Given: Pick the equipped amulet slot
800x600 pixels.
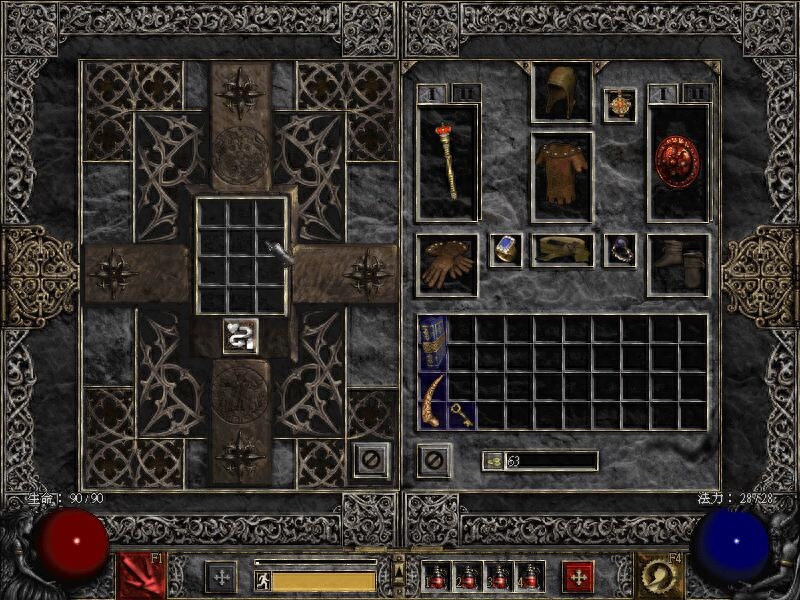Looking at the screenshot, I should [620, 105].
